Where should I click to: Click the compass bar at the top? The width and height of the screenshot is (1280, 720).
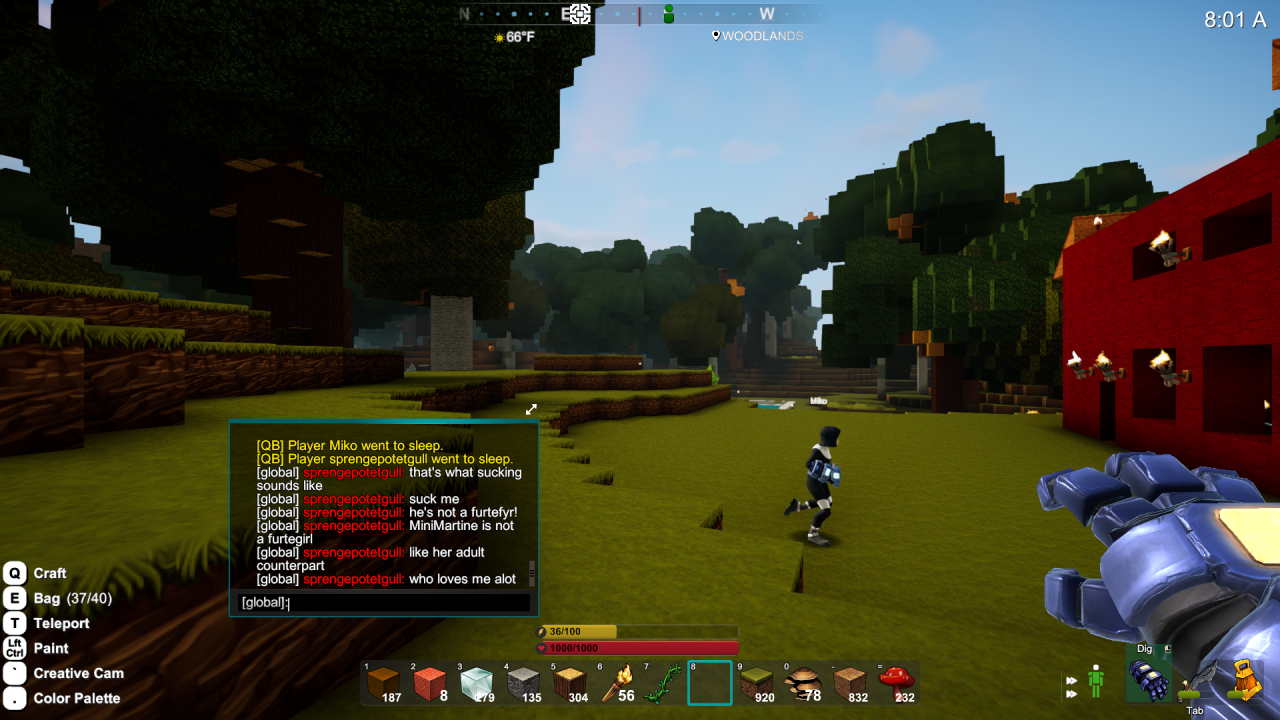[x=640, y=14]
